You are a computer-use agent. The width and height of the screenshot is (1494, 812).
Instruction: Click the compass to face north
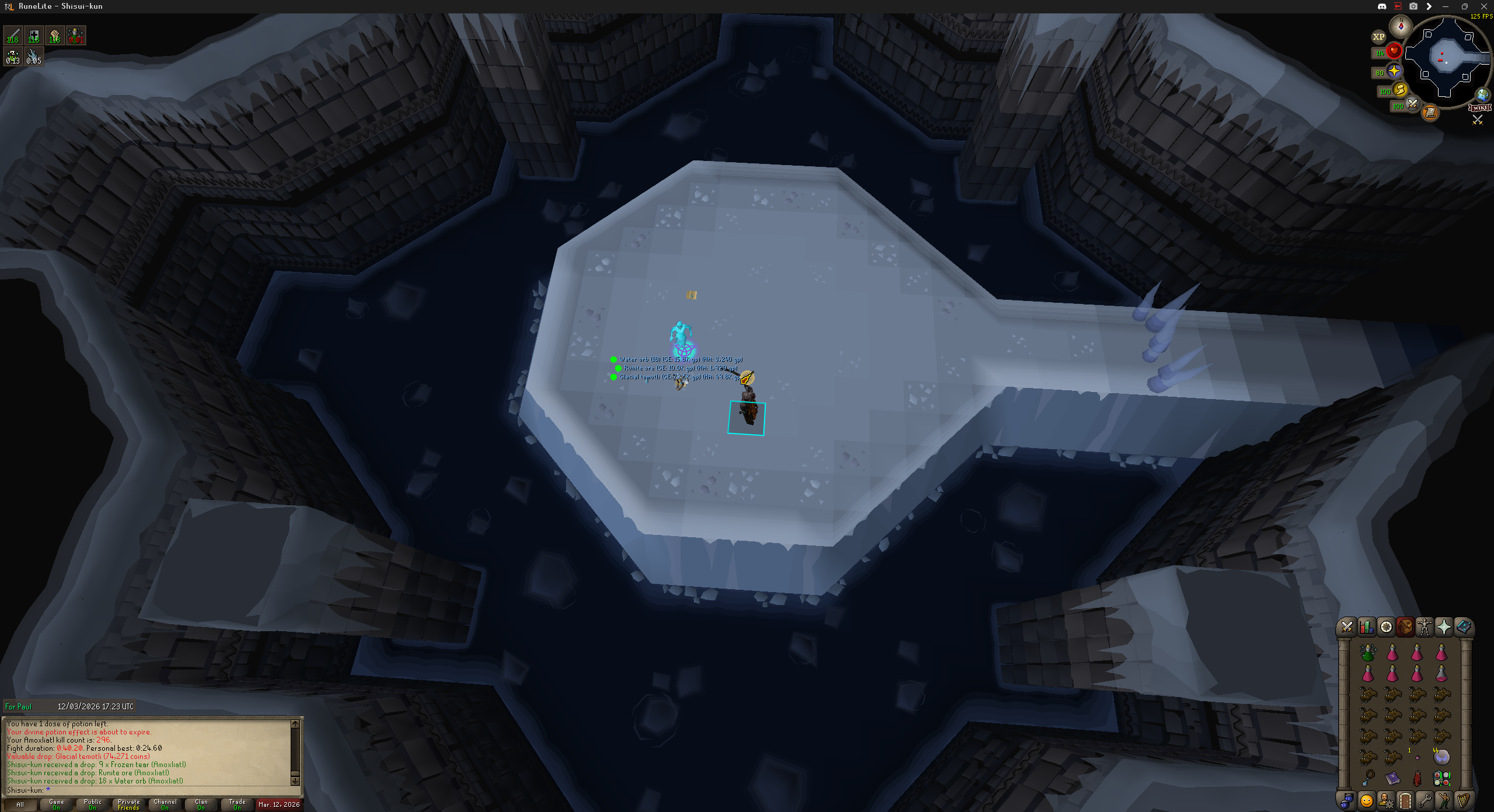click(1401, 26)
